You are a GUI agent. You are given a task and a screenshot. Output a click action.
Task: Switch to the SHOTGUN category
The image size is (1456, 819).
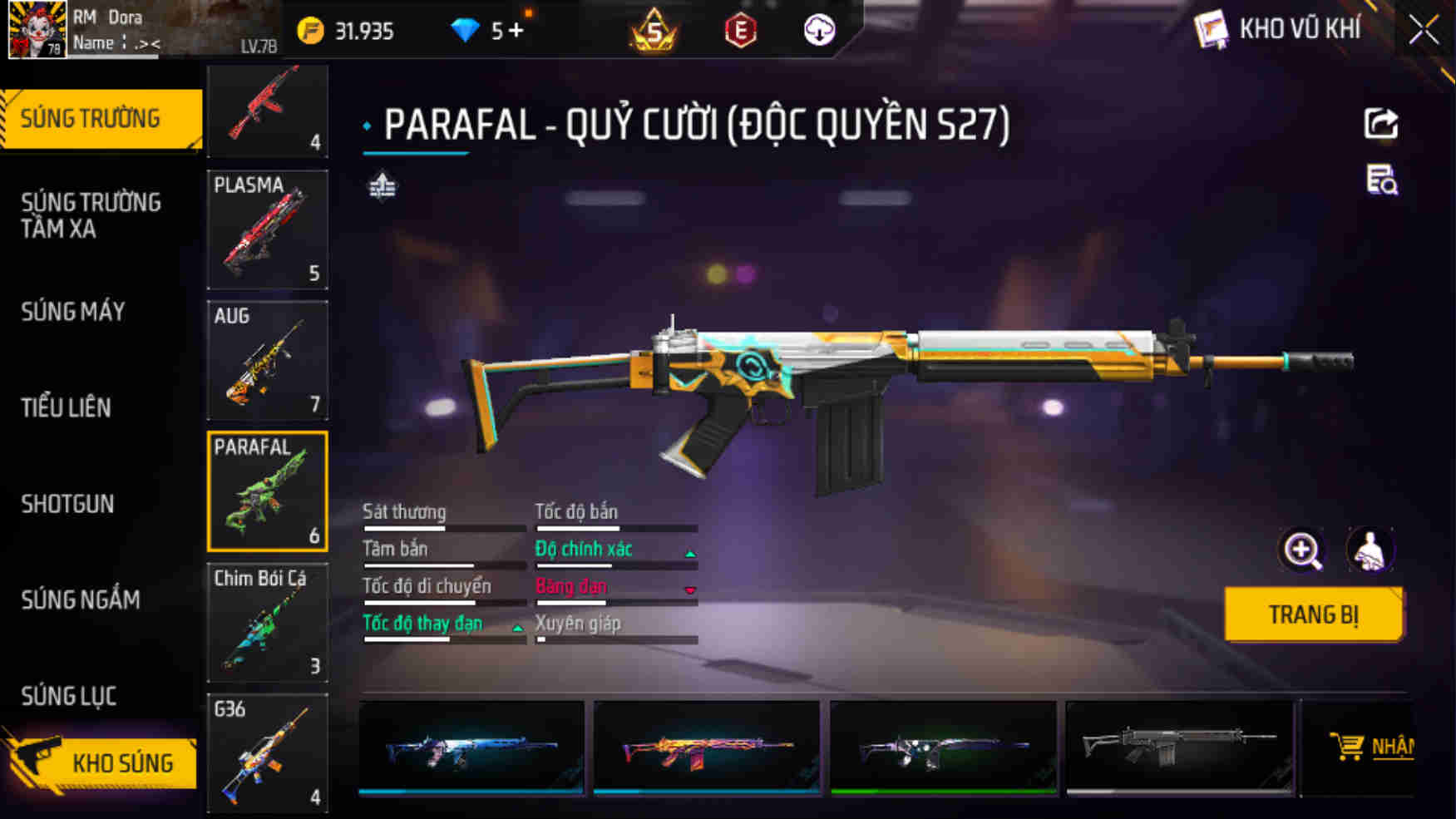tap(68, 504)
